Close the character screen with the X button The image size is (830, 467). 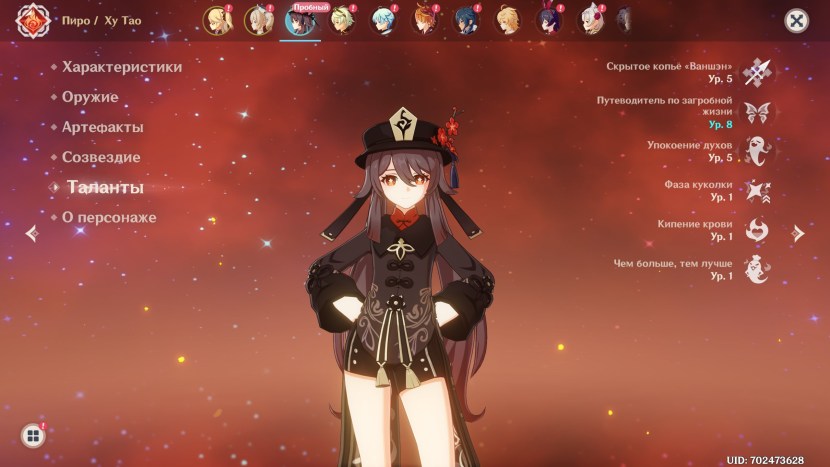point(796,21)
